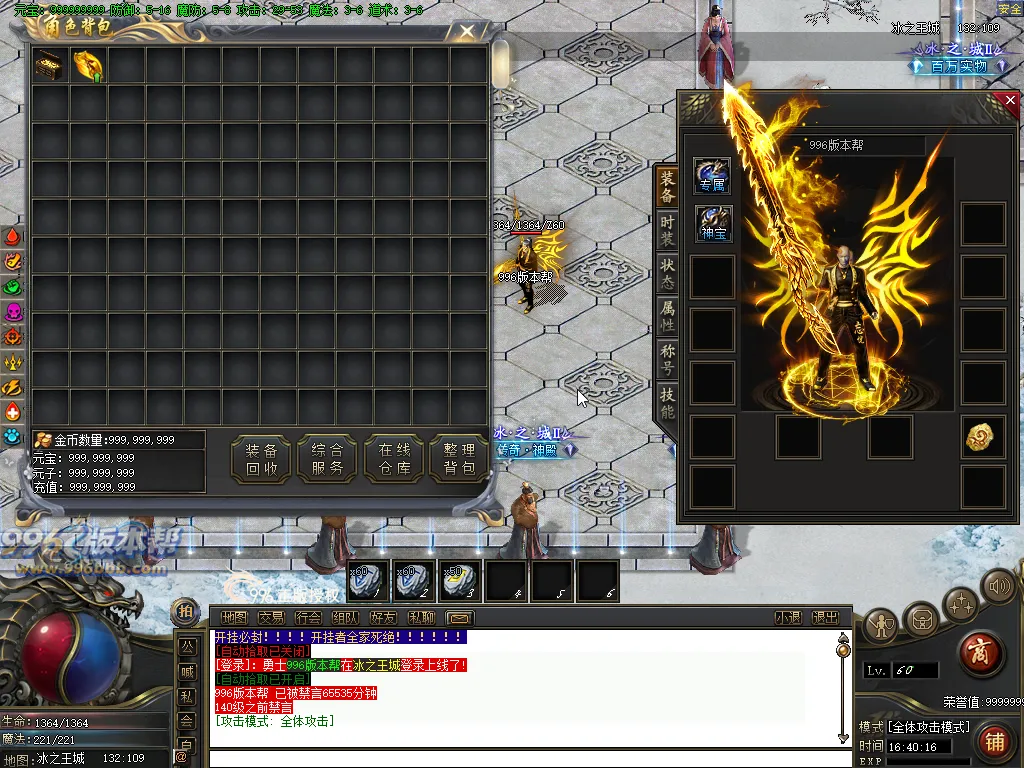
Task: Open the 行会 guild chat button
Action: [x=308, y=618]
